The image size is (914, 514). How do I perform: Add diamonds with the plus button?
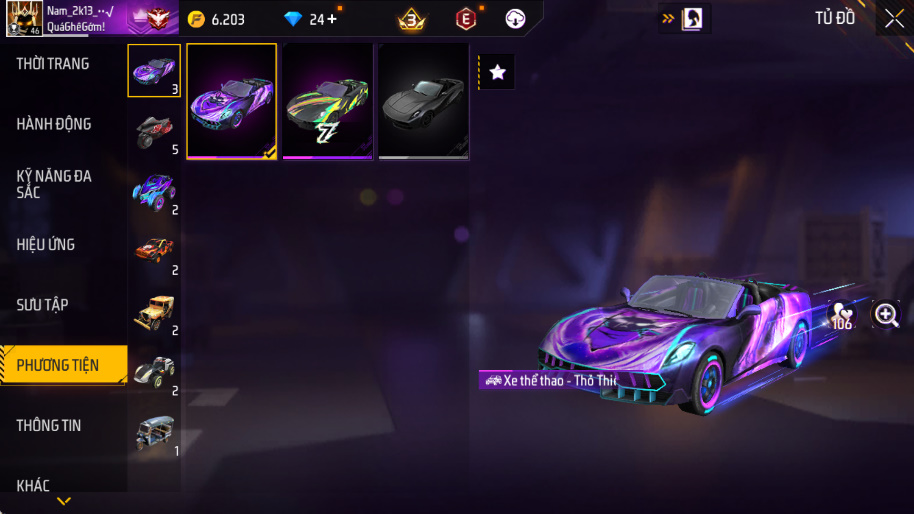click(x=332, y=19)
